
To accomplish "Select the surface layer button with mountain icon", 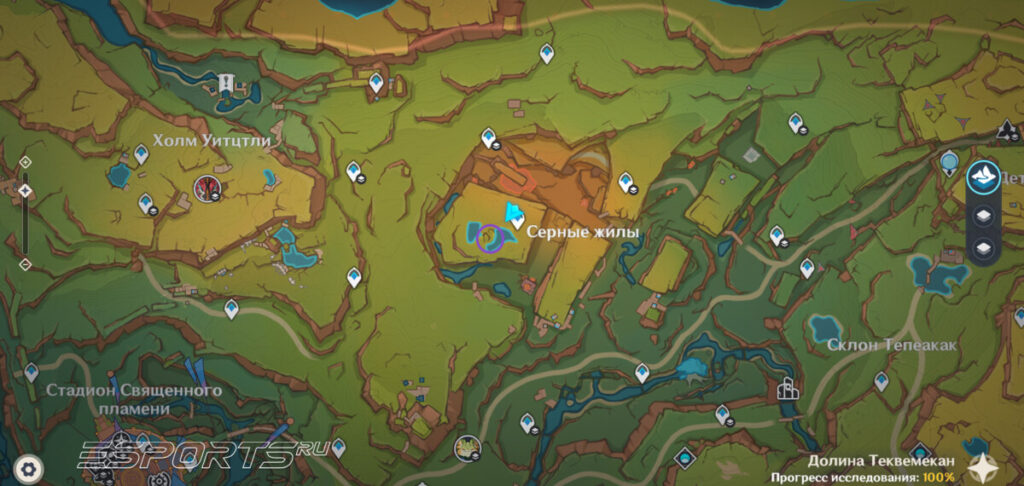I will click(983, 179).
